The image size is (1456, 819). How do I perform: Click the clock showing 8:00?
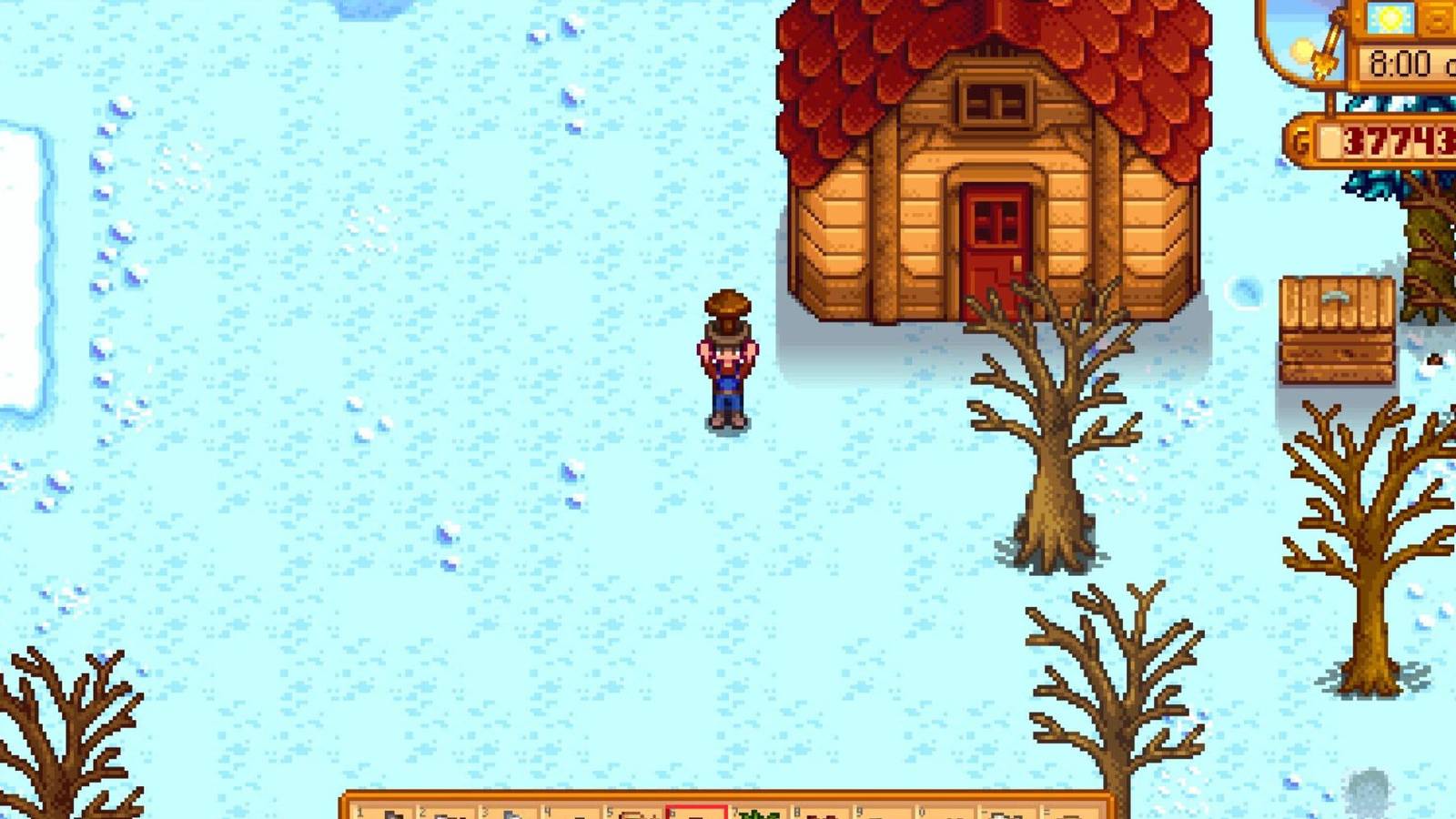tap(1400, 64)
